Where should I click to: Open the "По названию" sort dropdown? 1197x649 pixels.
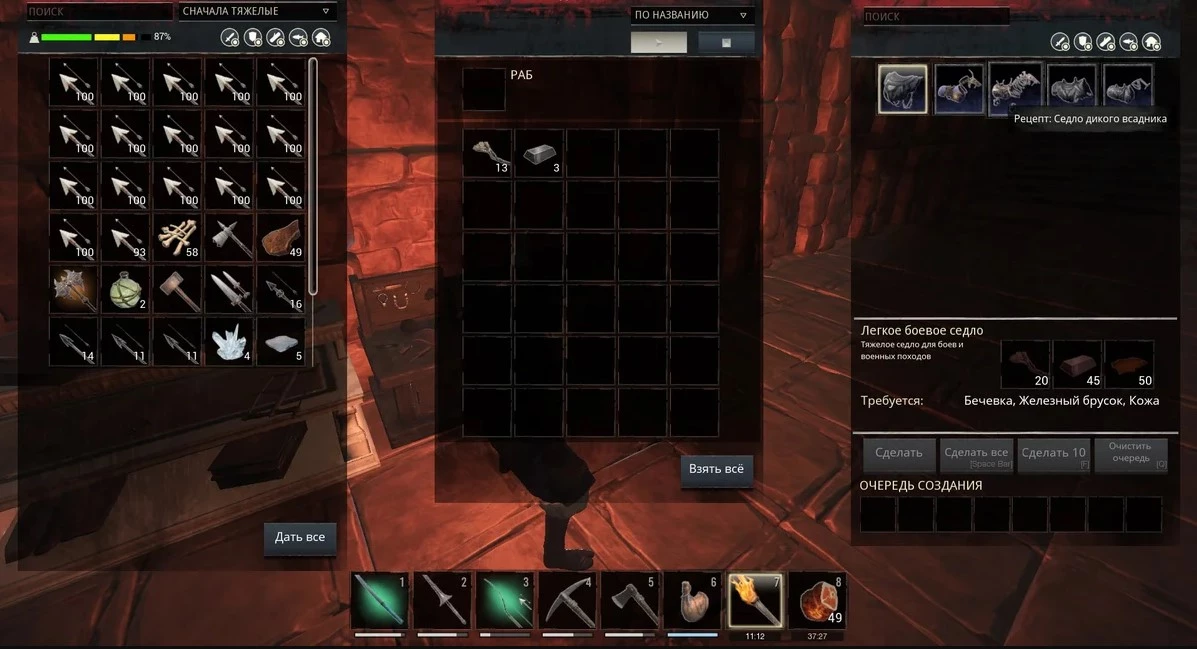(692, 15)
